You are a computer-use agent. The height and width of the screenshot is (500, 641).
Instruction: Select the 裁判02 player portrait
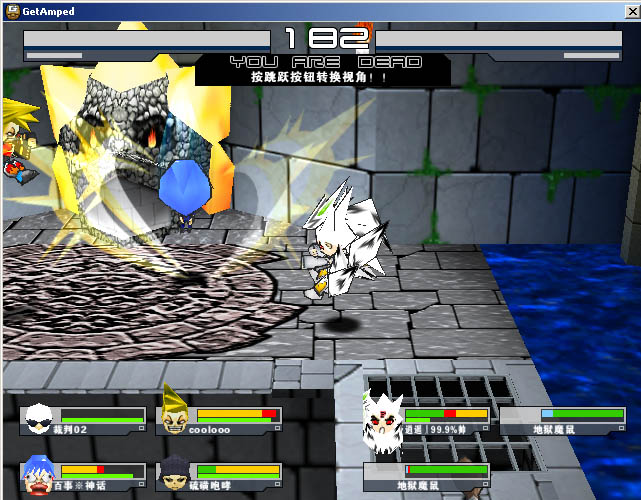40,418
